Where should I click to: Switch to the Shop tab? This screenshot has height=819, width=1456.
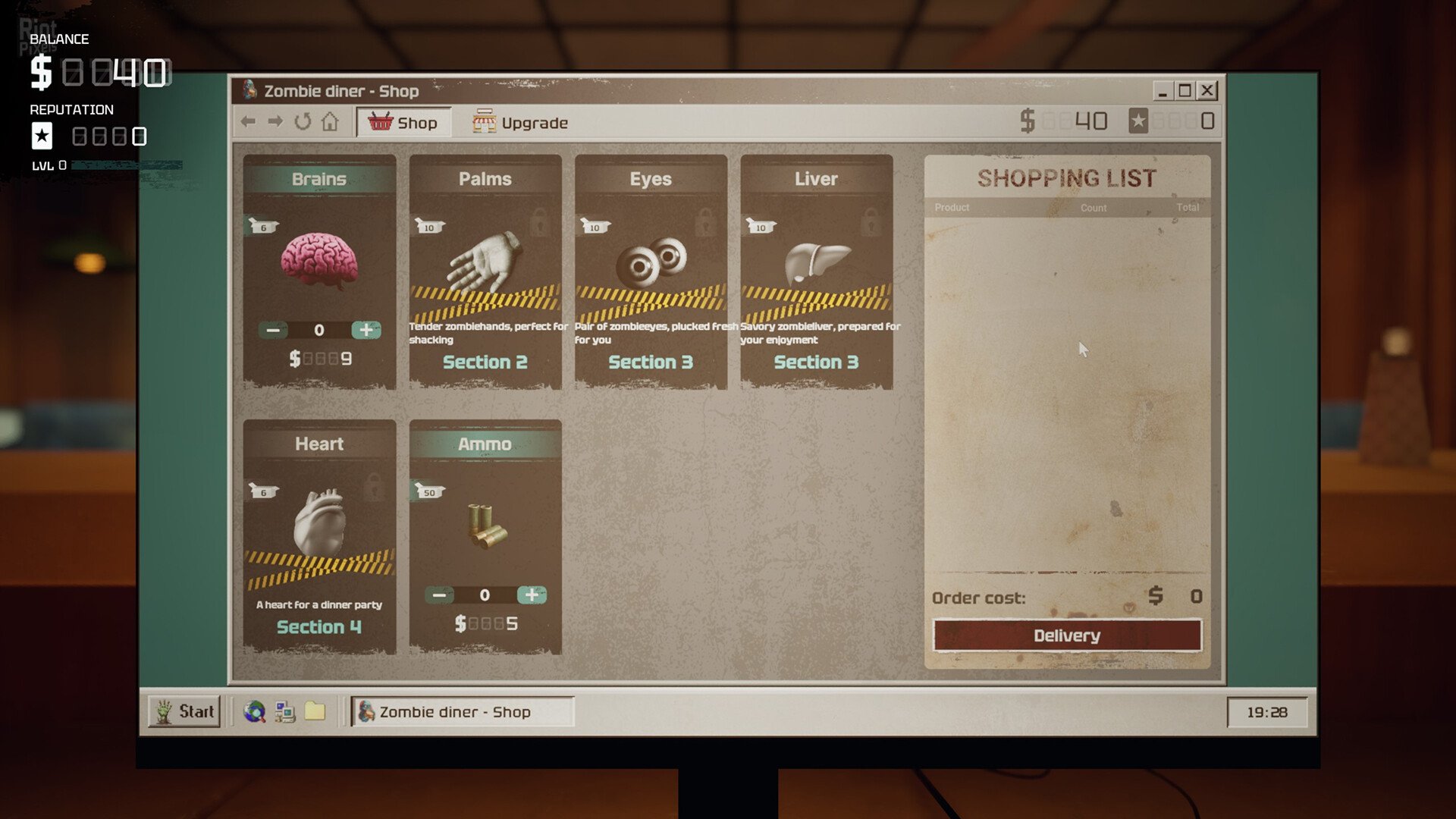point(403,123)
